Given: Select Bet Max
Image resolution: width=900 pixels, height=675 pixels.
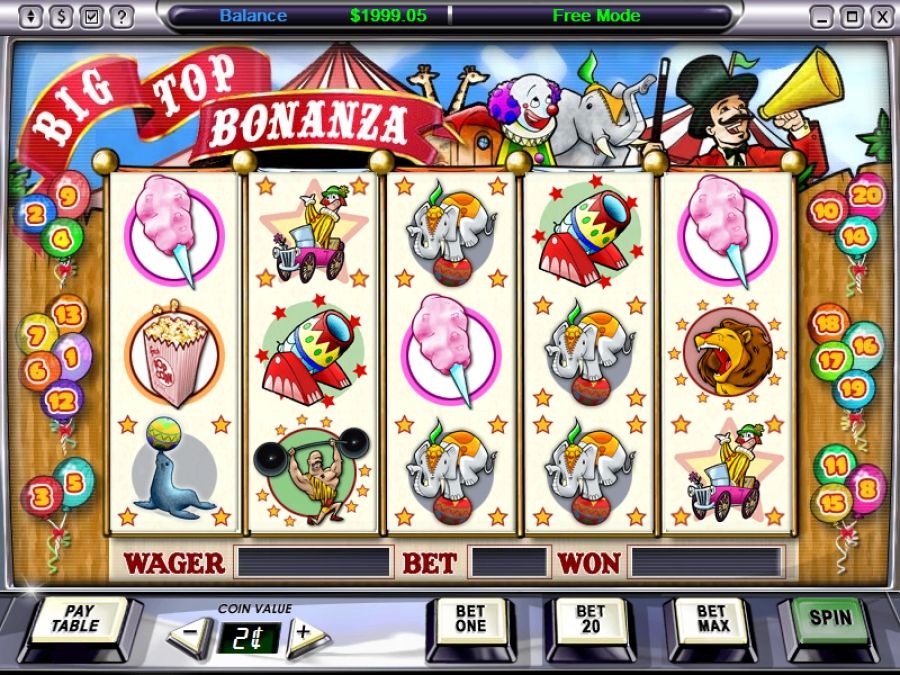Looking at the screenshot, I should pos(712,620).
